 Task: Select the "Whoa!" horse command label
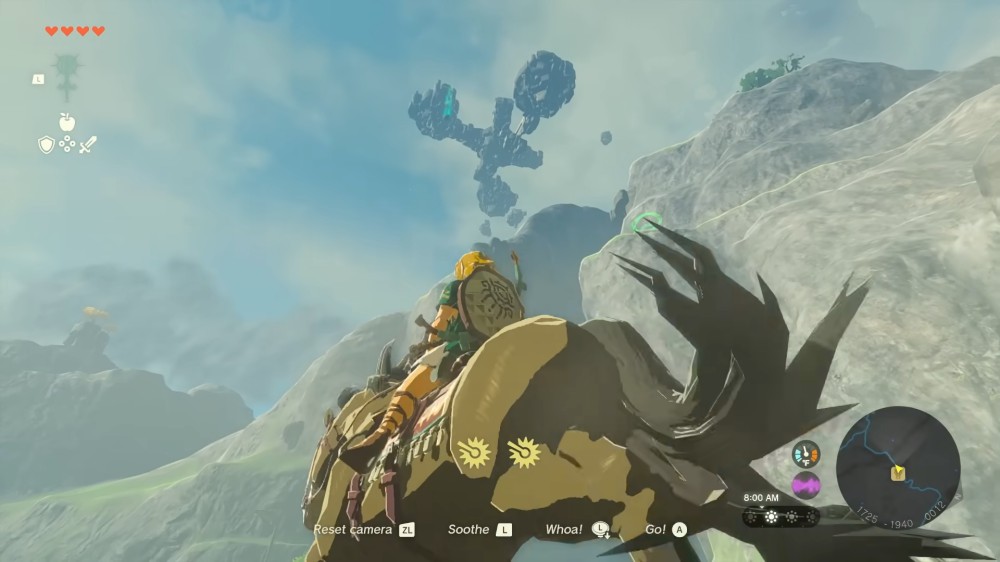[x=564, y=529]
